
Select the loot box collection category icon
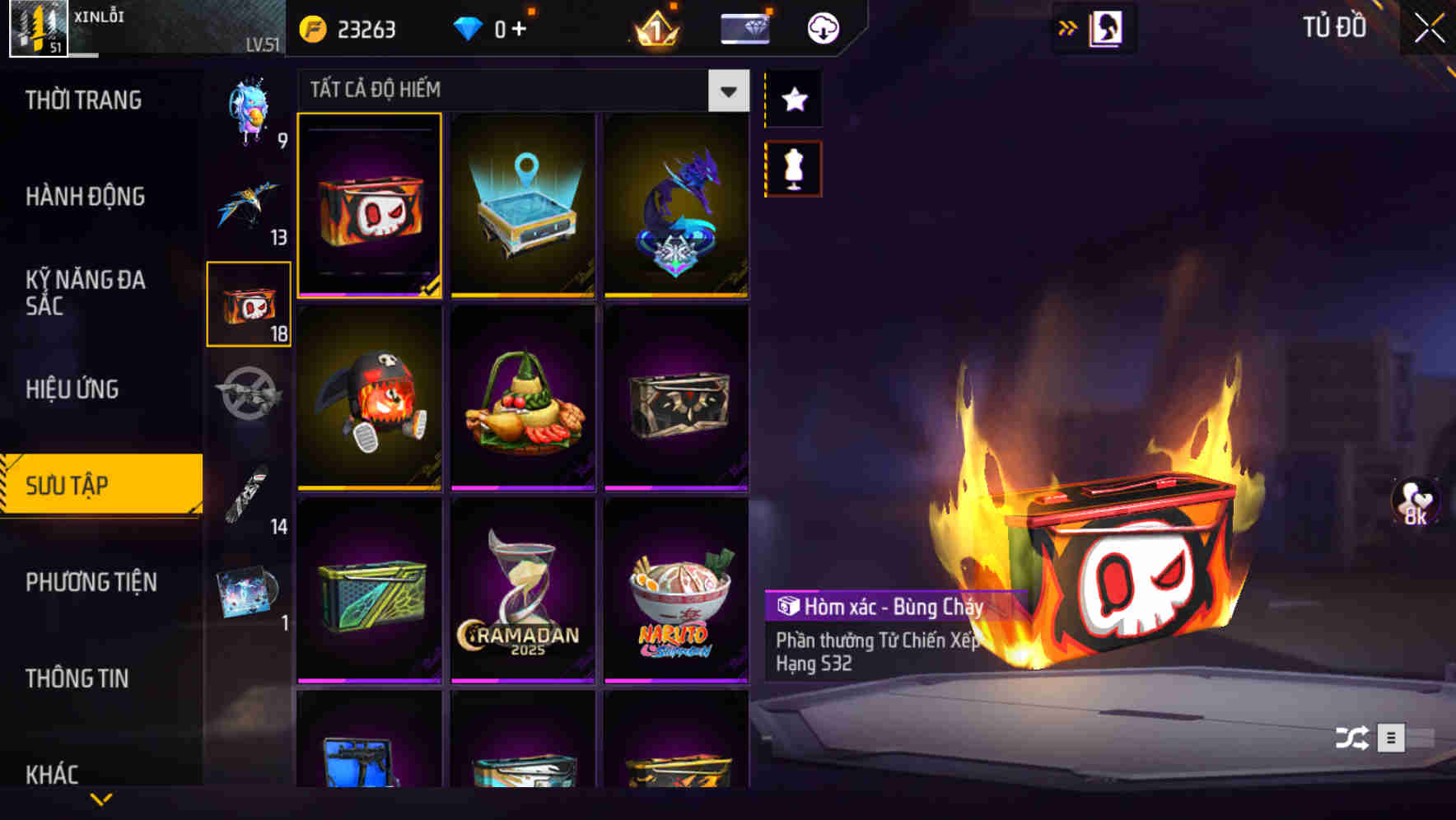[249, 306]
